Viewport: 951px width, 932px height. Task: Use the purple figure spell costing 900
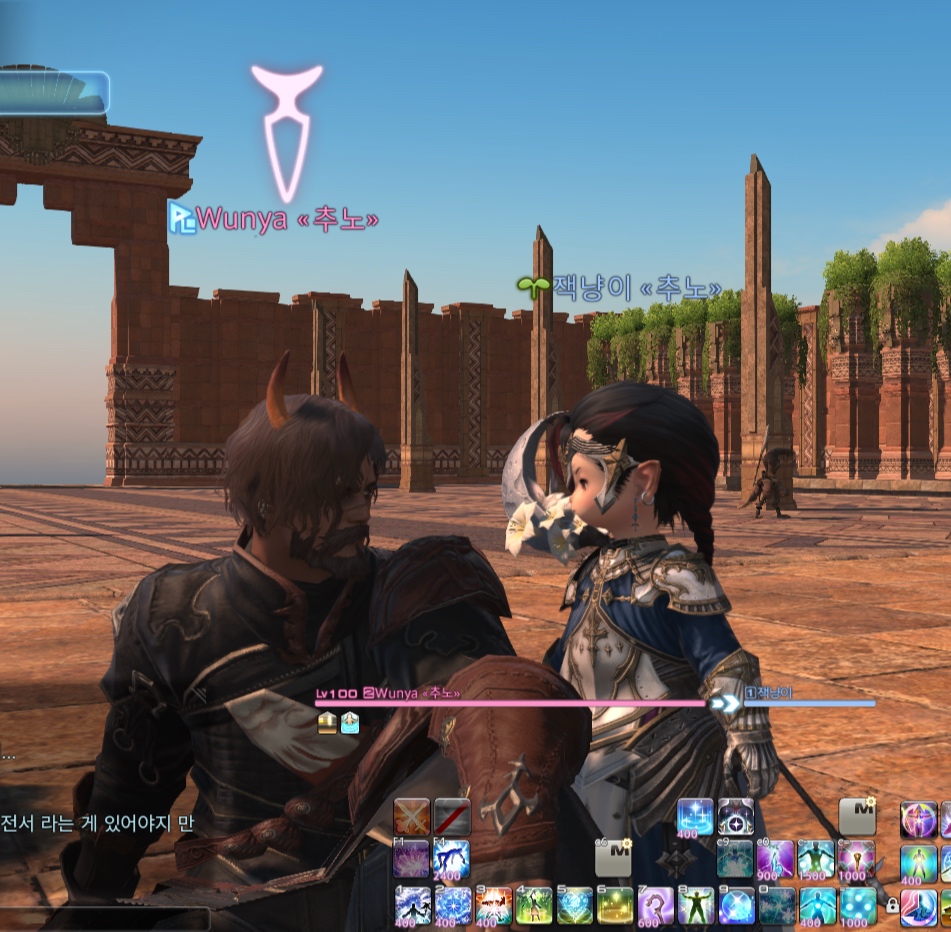click(776, 859)
